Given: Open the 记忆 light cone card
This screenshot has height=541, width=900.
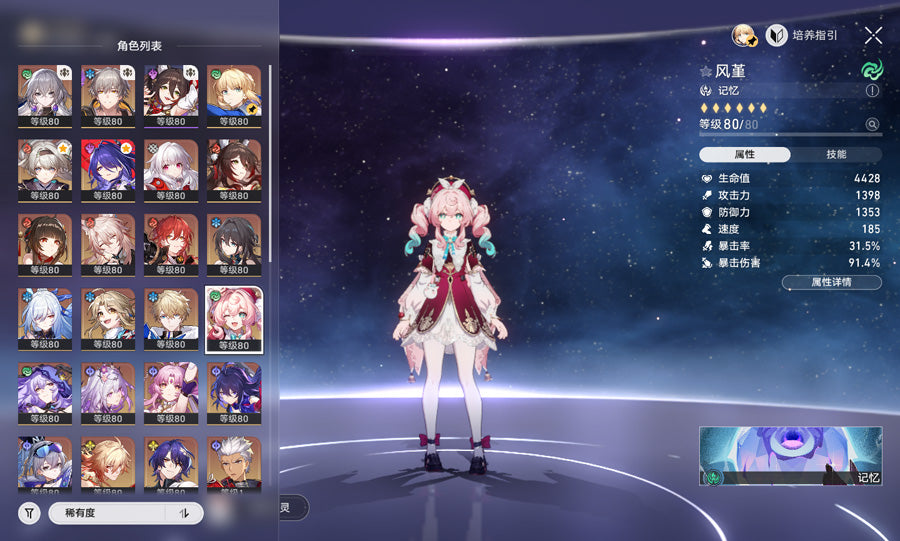Looking at the screenshot, I should click(790, 456).
